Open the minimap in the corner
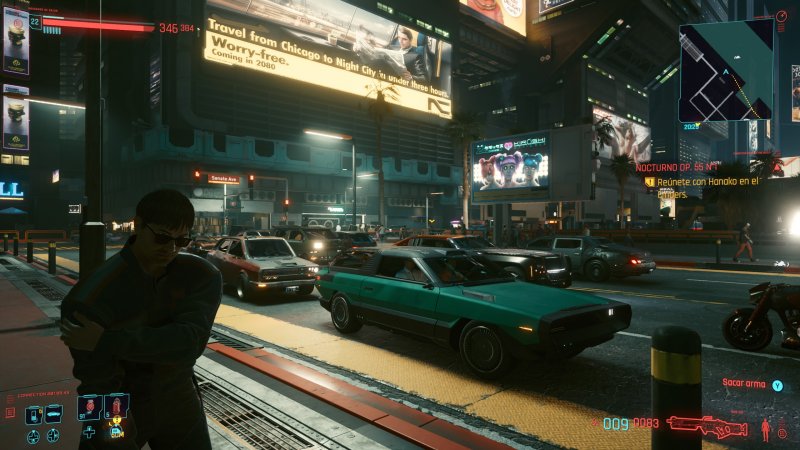Viewport: 800px width, 450px height. pos(726,71)
